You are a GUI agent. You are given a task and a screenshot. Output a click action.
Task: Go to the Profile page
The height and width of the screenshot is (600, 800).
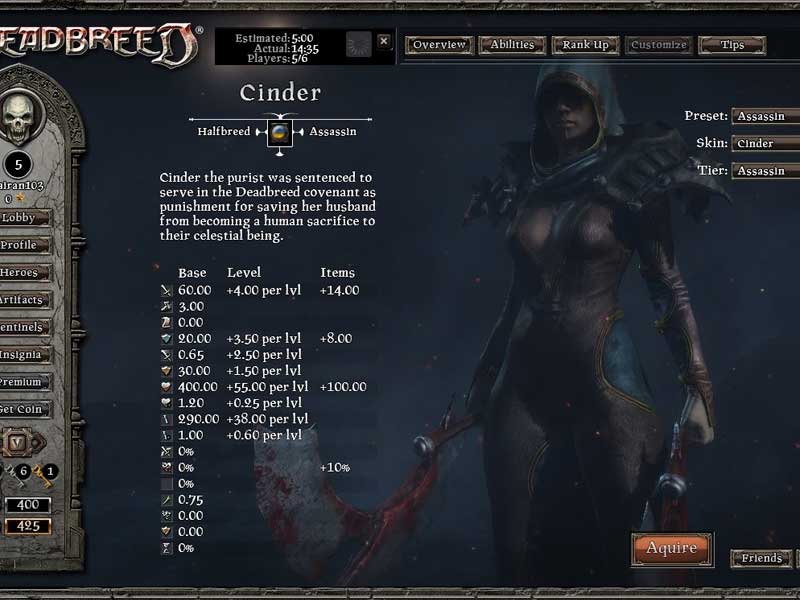(x=20, y=245)
